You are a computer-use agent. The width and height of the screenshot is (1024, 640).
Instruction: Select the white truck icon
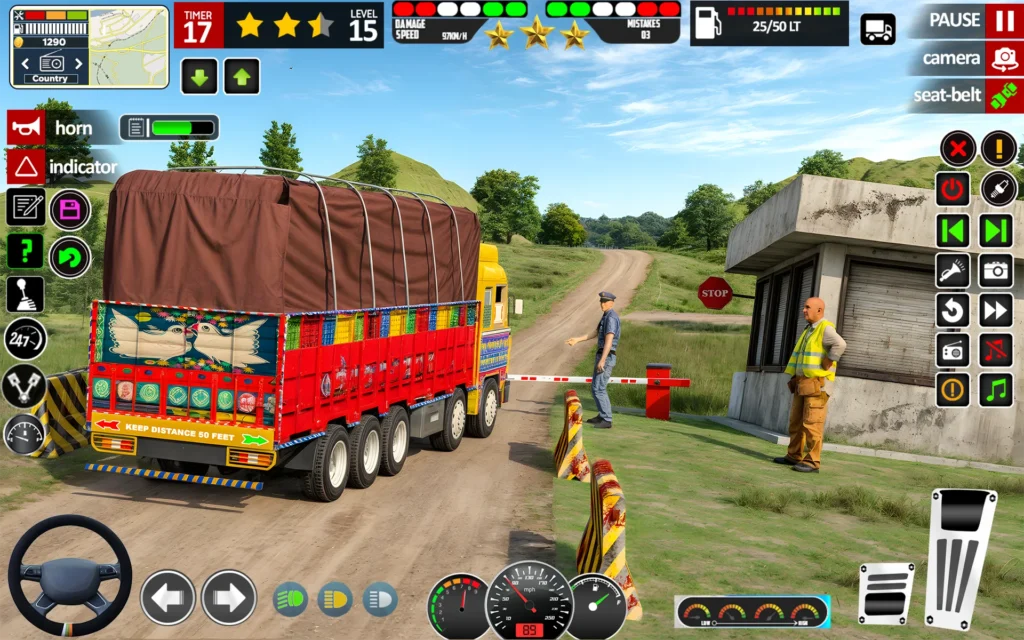878,29
